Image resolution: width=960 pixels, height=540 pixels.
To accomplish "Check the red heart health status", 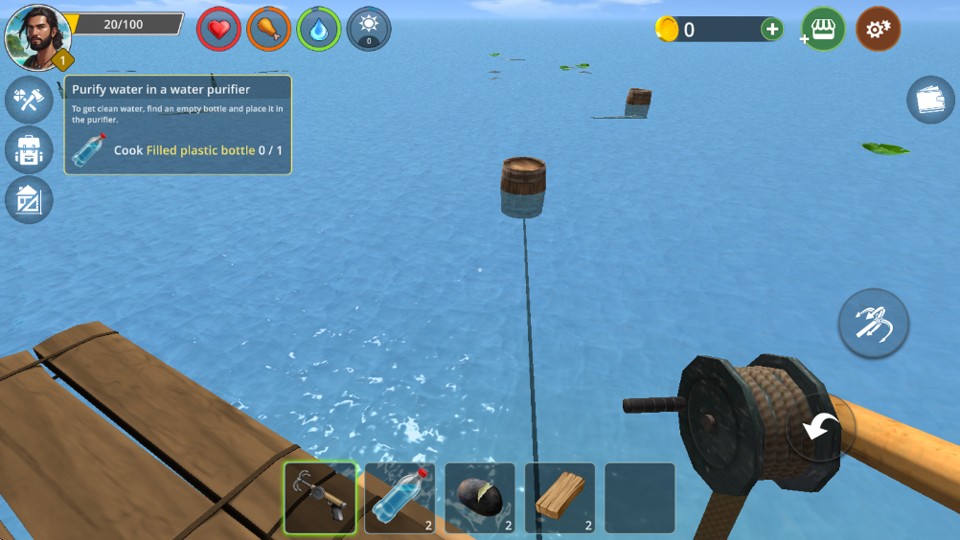I will click(x=218, y=29).
